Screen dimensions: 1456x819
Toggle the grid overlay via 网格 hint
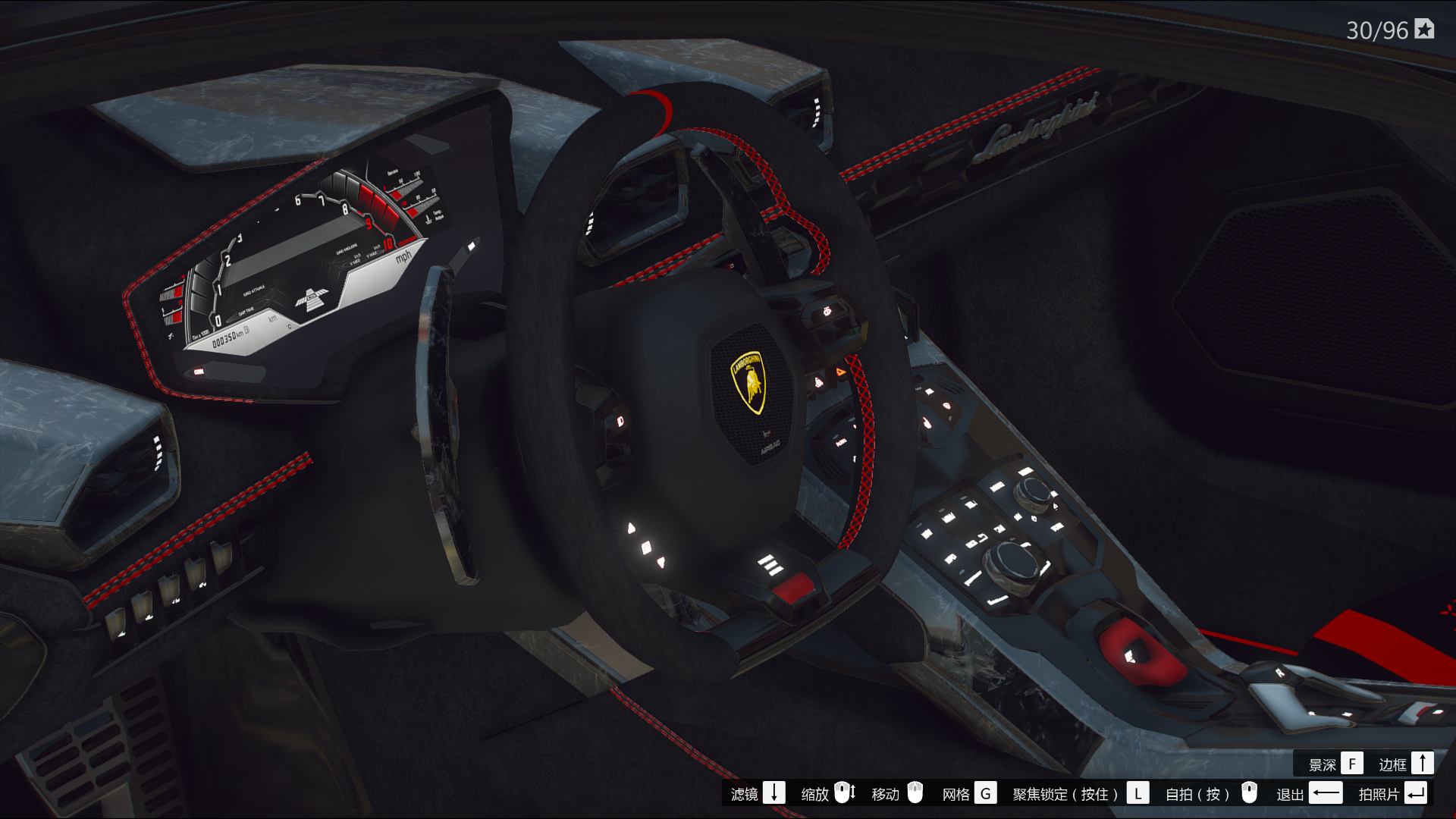pyautogui.click(x=958, y=793)
